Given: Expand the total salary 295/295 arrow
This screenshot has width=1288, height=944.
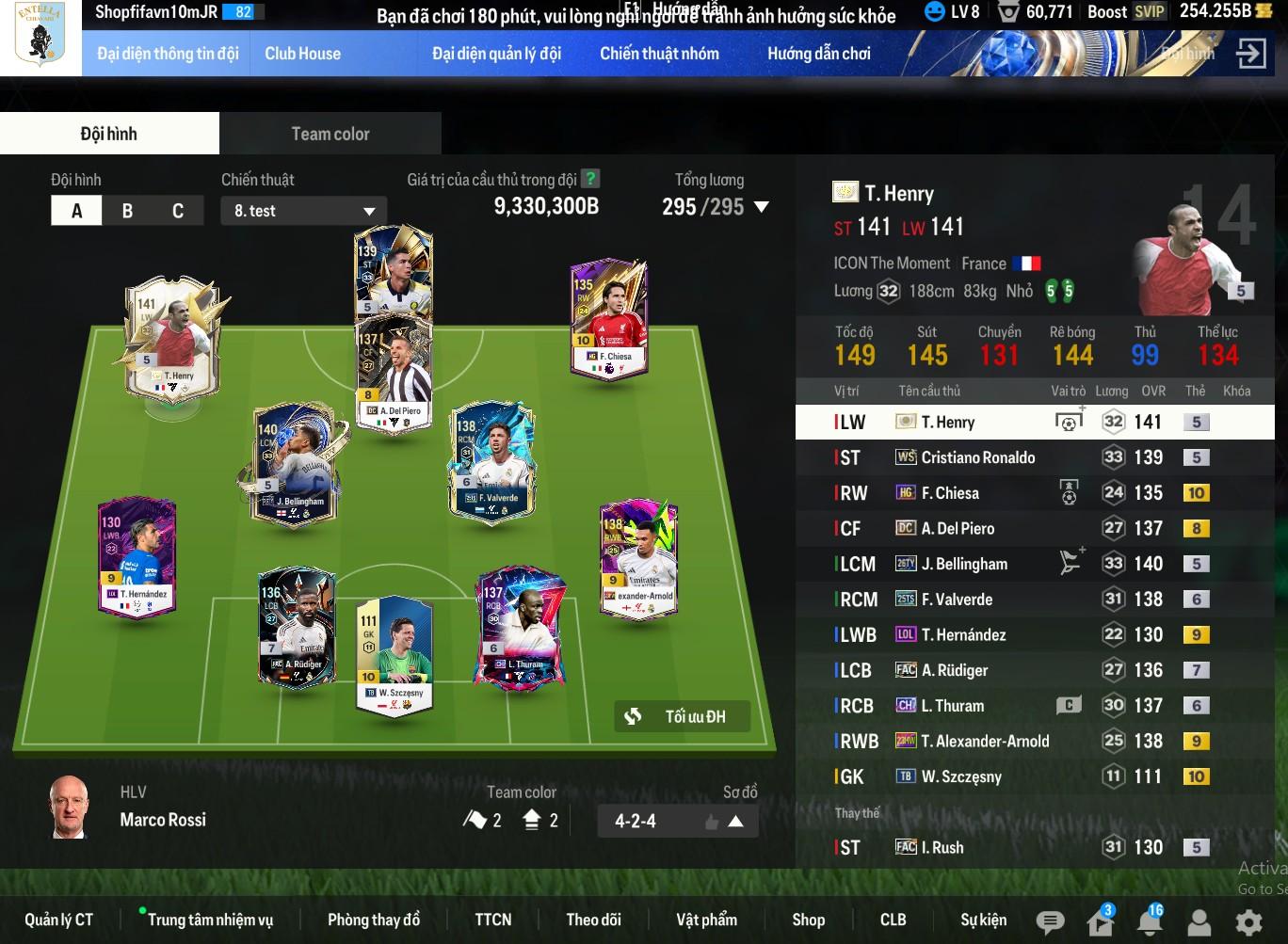Looking at the screenshot, I should pyautogui.click(x=762, y=207).
